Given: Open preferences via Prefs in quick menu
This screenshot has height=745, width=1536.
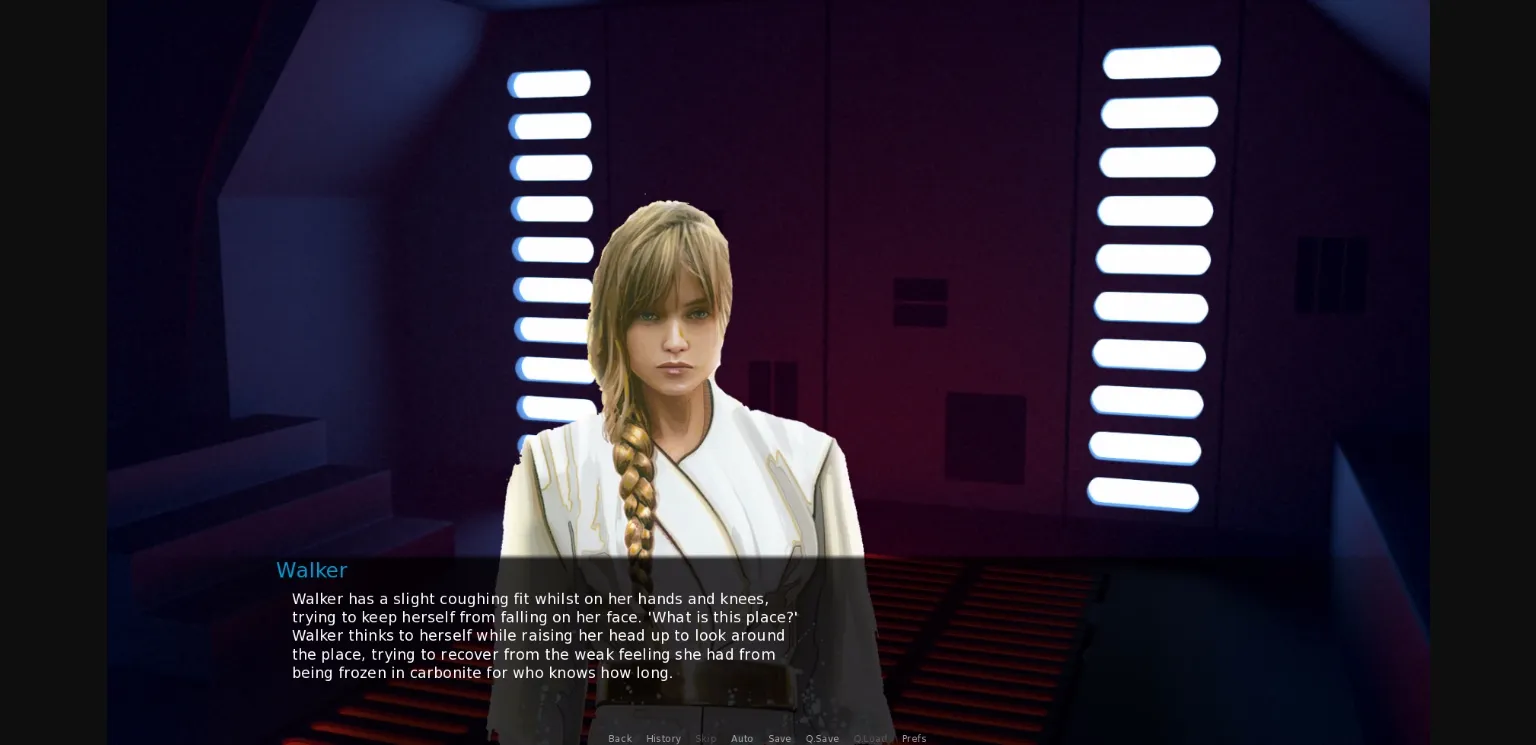Looking at the screenshot, I should point(914,738).
